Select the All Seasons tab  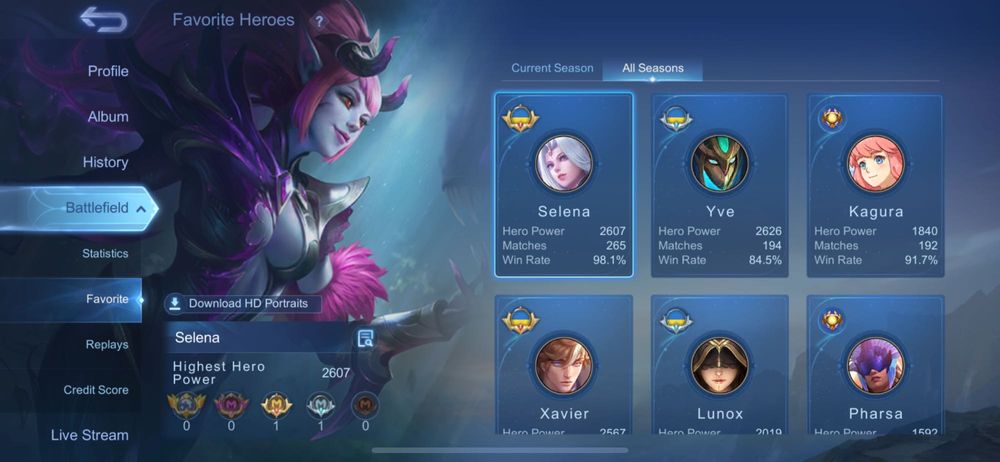(x=653, y=68)
